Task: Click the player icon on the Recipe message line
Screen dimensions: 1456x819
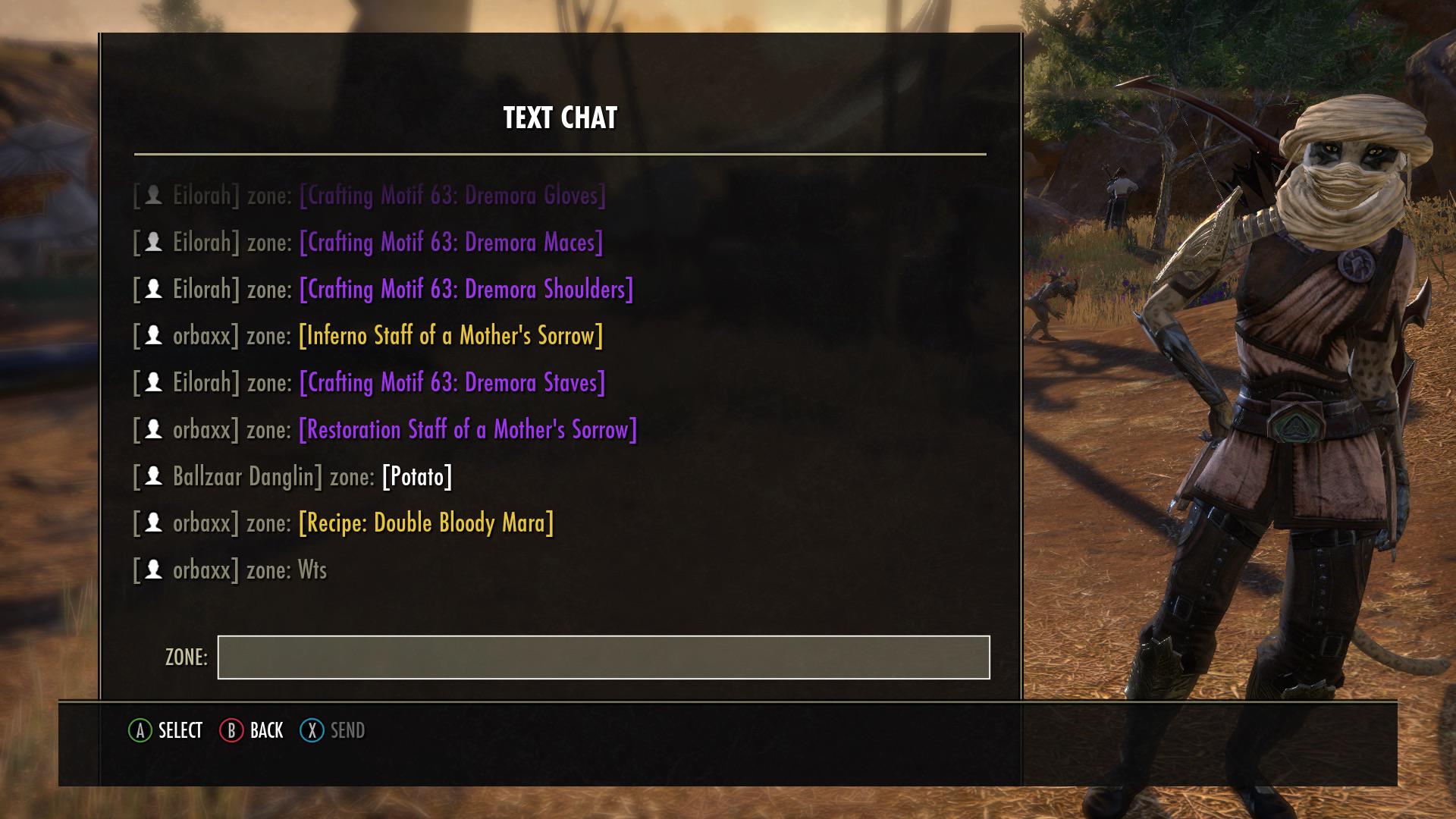Action: point(155,522)
